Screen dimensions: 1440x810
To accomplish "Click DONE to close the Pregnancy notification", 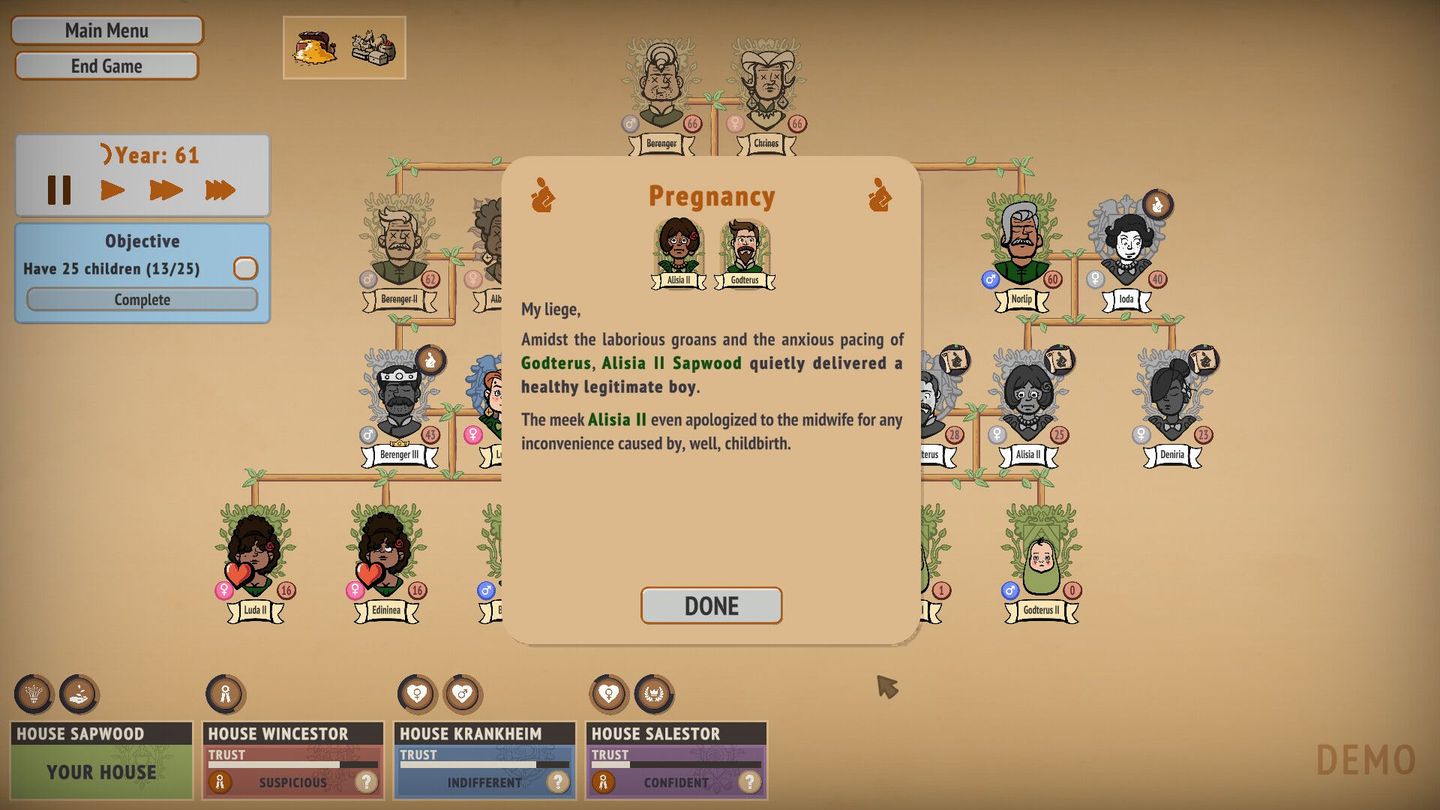I will [x=711, y=605].
